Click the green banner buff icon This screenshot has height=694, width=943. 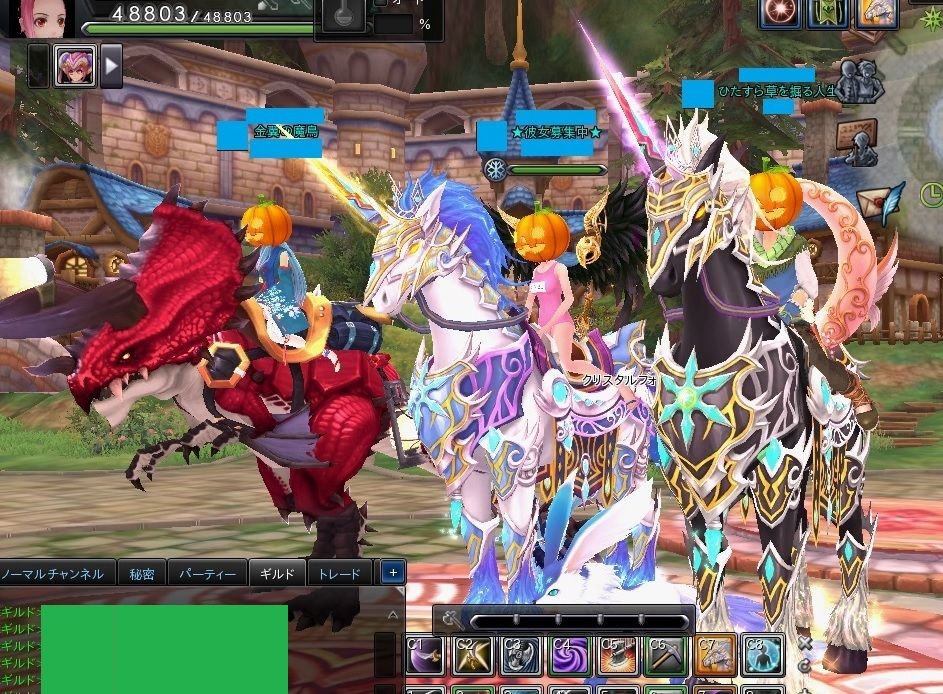point(826,12)
